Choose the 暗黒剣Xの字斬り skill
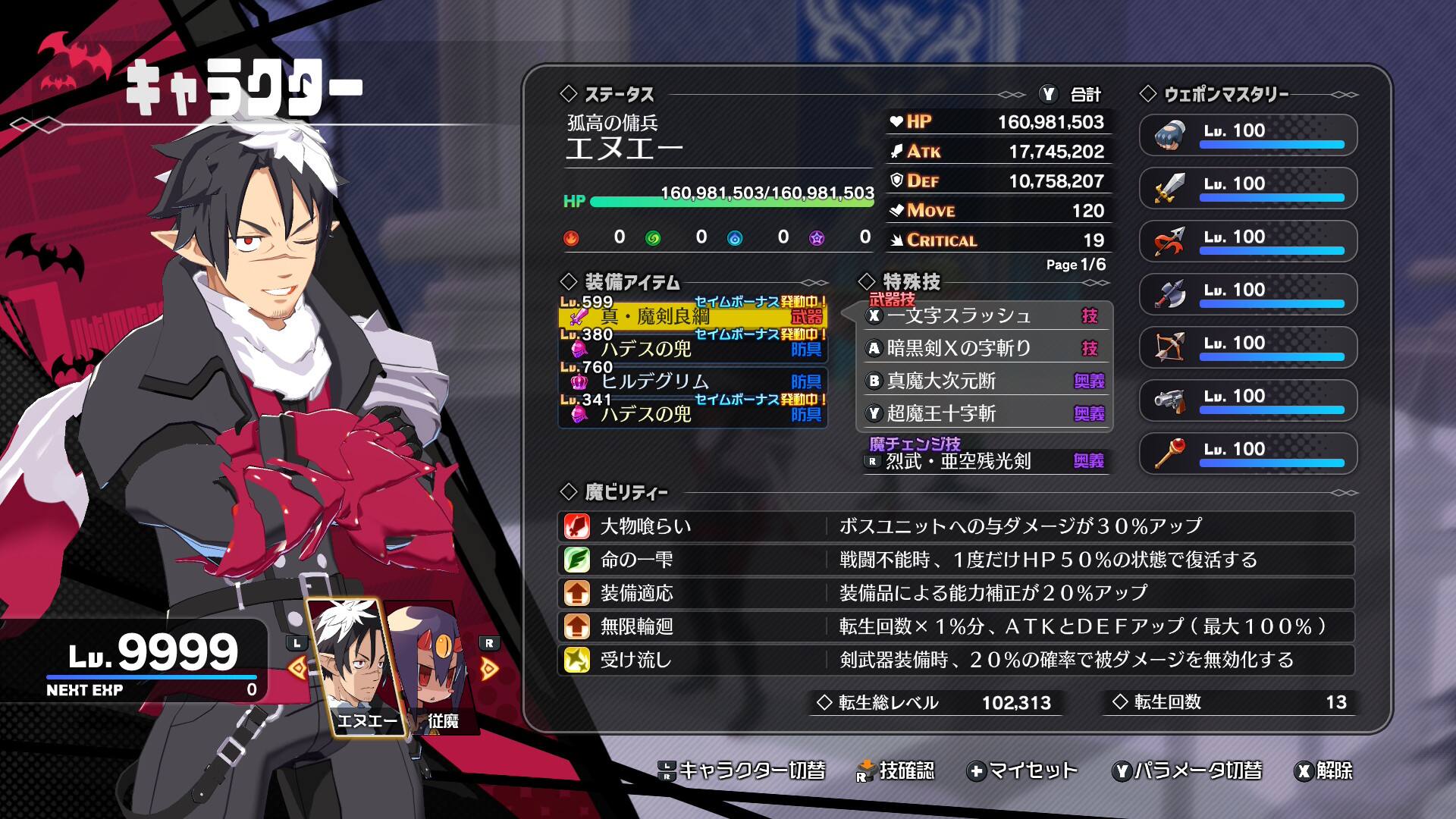Screen dimensions: 1456x819 click(x=986, y=348)
